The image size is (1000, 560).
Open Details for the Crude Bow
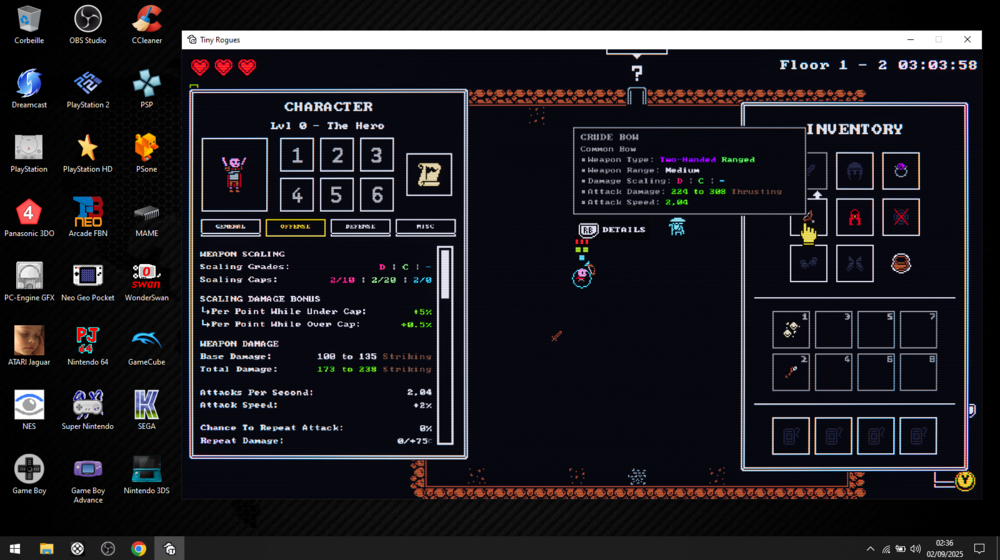(x=613, y=230)
